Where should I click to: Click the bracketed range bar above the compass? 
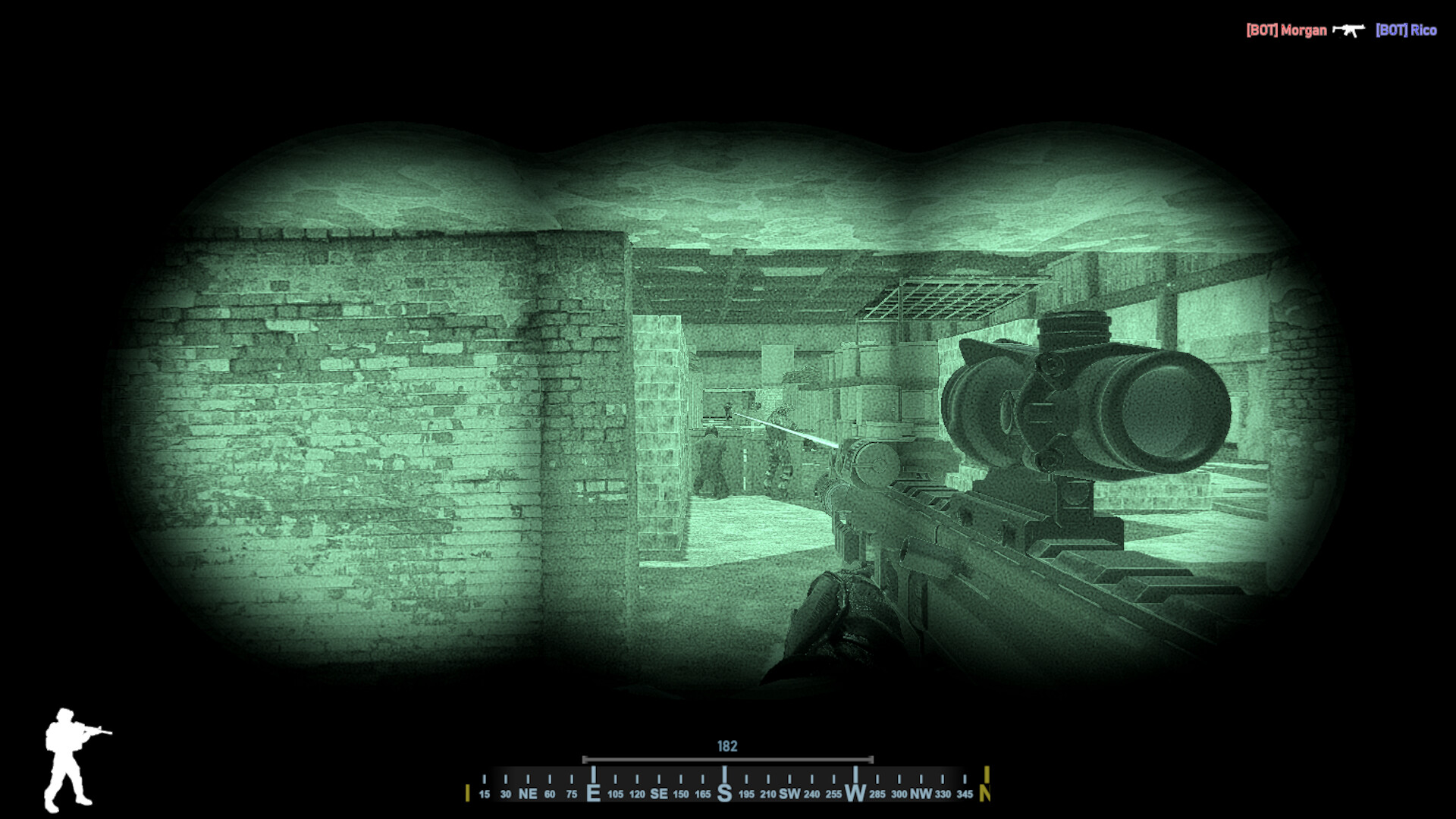pyautogui.click(x=727, y=758)
